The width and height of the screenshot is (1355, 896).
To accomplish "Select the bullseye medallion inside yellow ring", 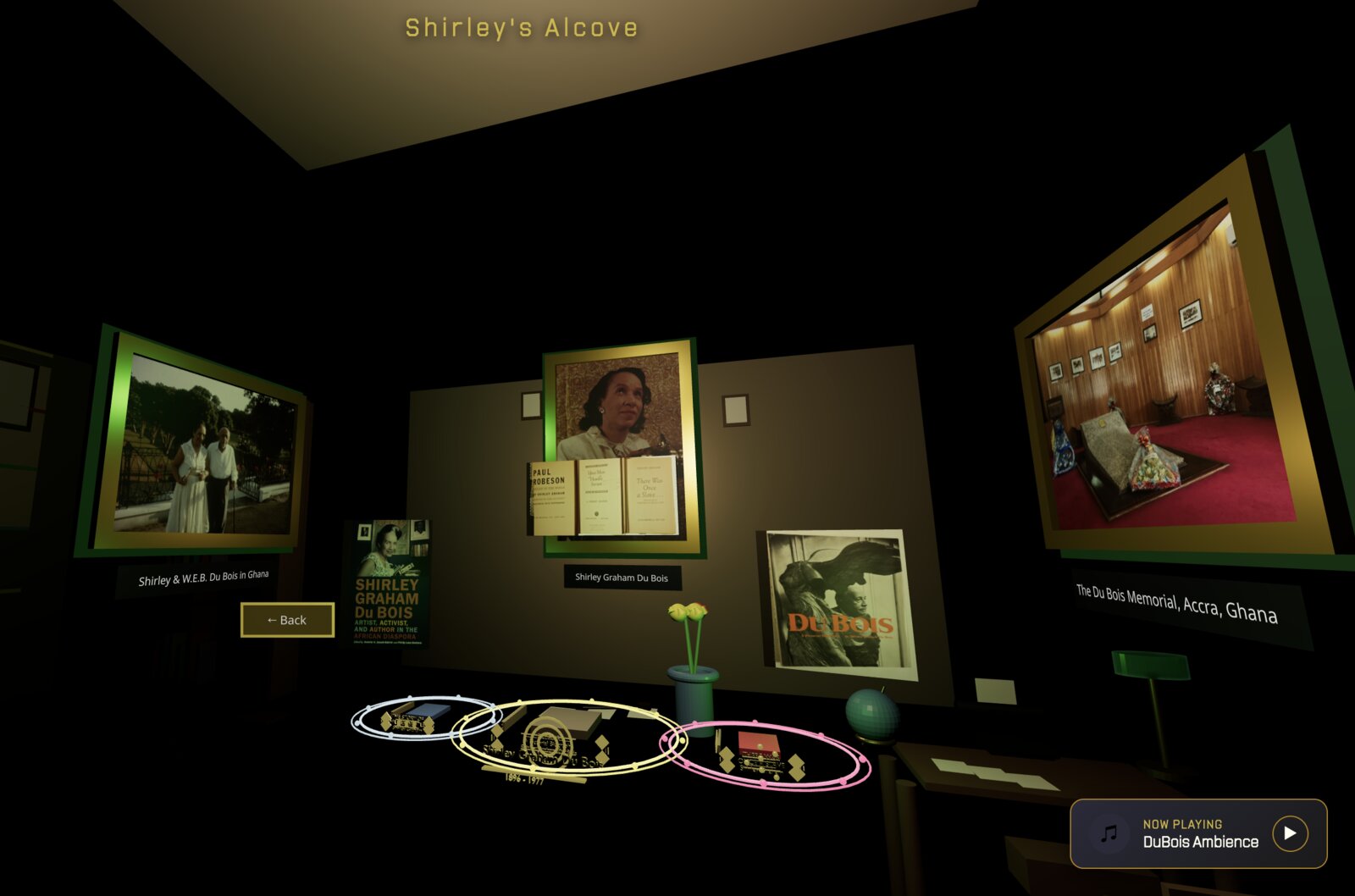I will tap(548, 742).
